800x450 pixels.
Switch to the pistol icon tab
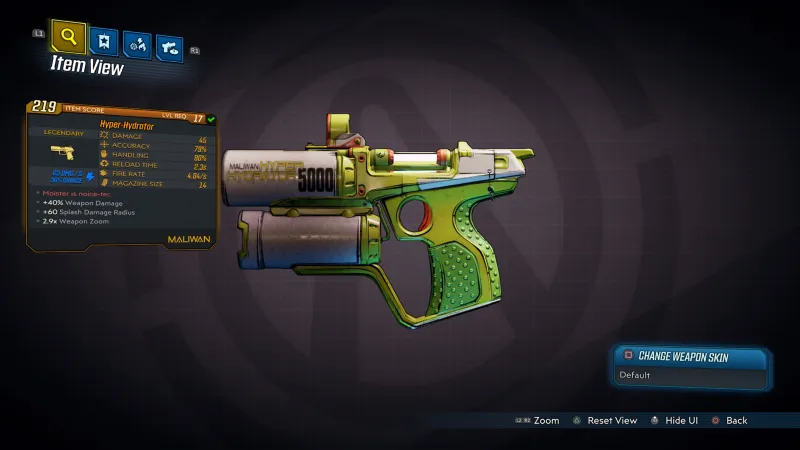tap(170, 45)
